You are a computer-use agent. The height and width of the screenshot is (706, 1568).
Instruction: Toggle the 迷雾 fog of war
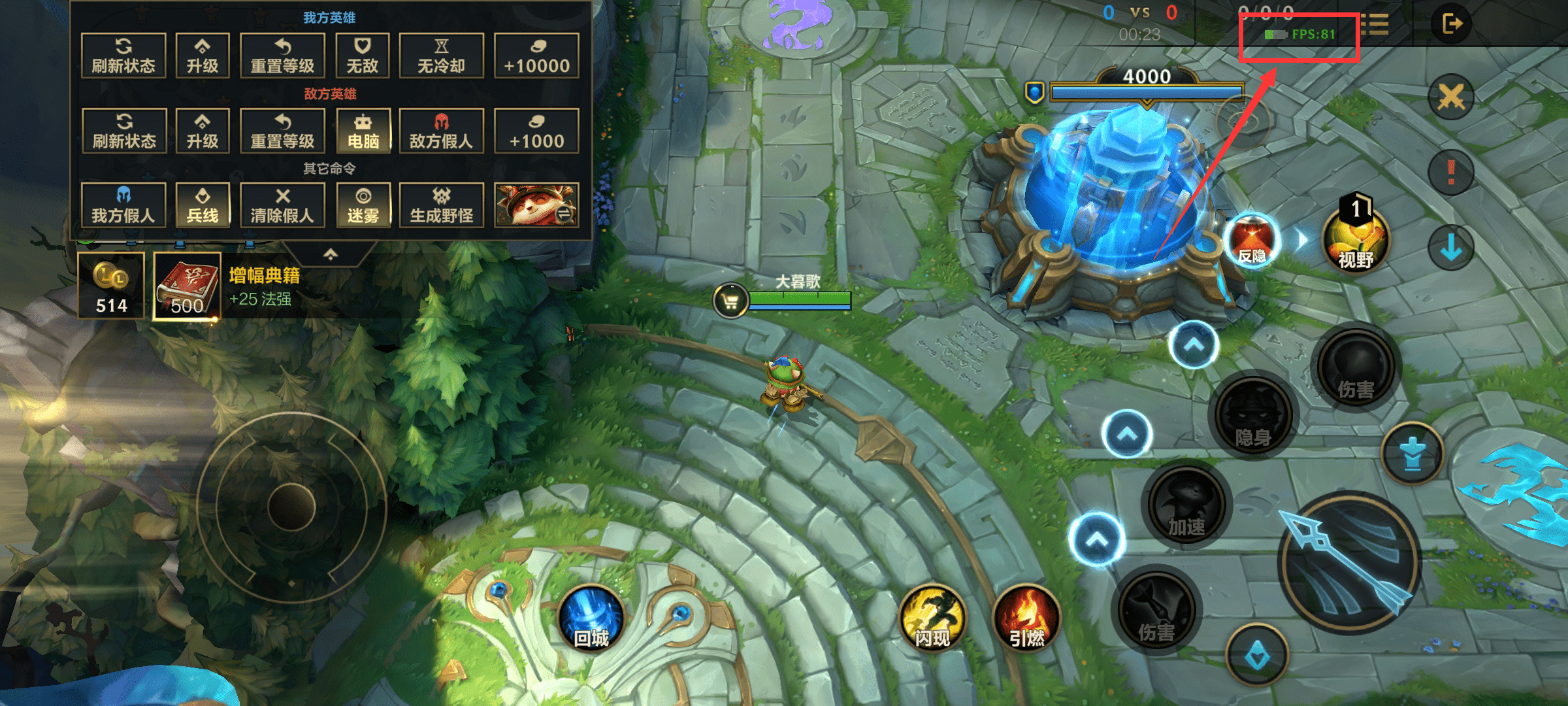[x=363, y=205]
